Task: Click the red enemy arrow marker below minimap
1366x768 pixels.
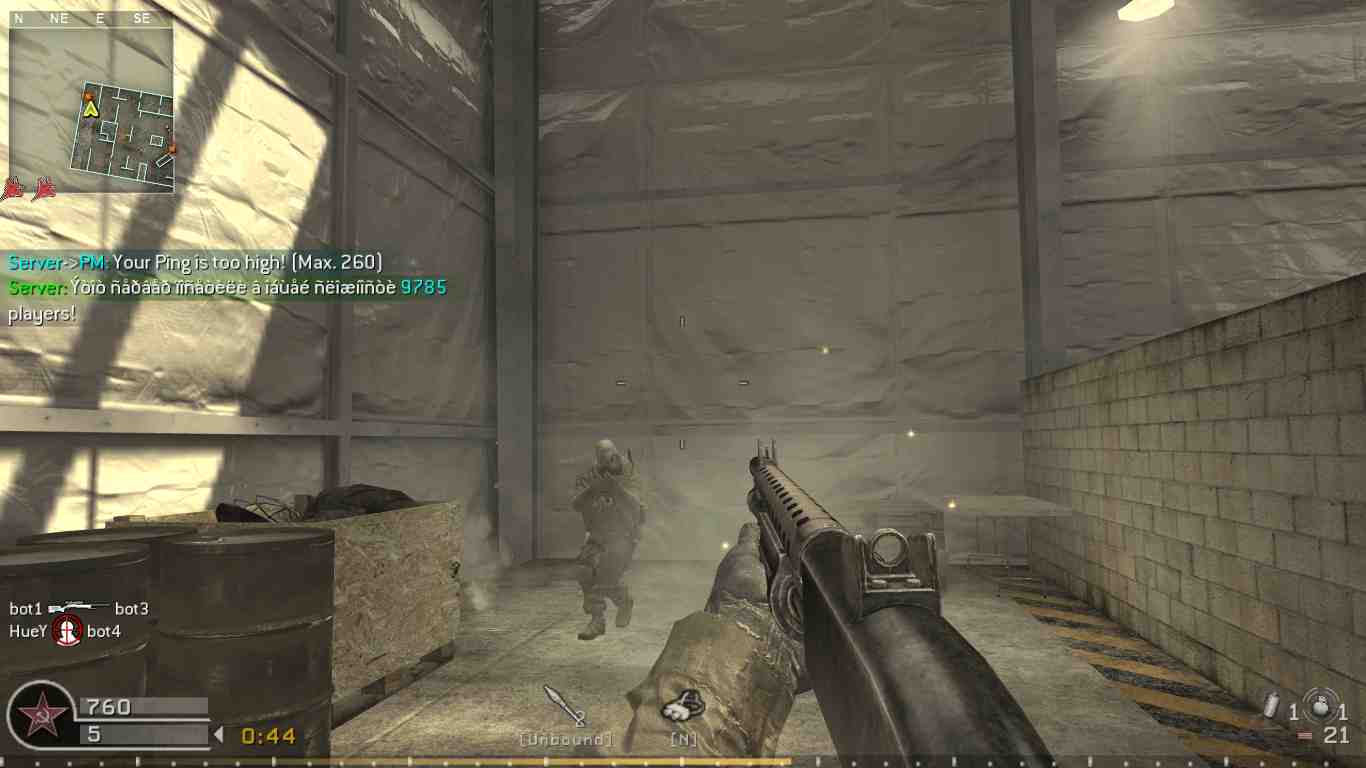Action: 13,188
